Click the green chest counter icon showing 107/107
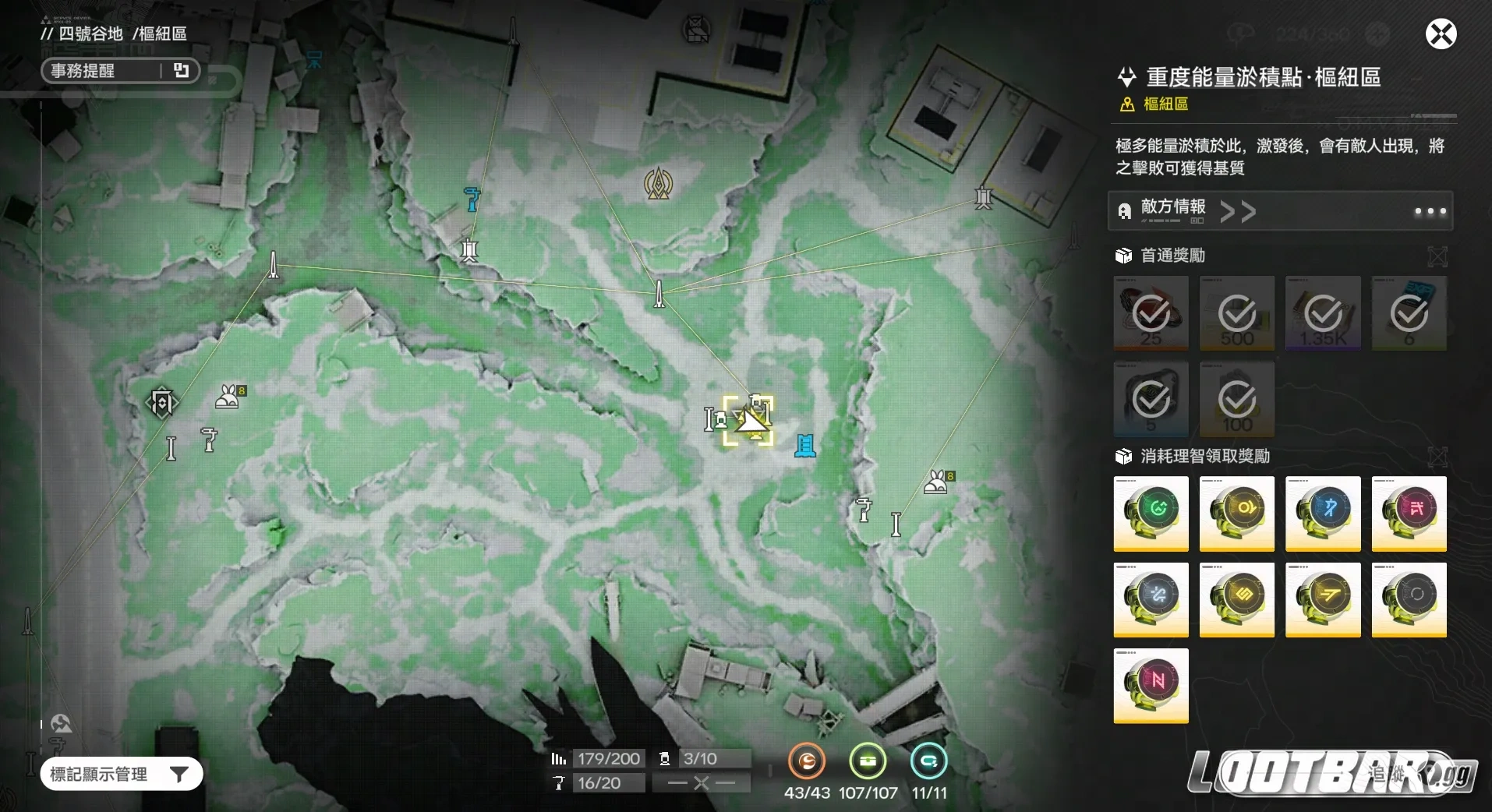The image size is (1492, 812). click(868, 761)
